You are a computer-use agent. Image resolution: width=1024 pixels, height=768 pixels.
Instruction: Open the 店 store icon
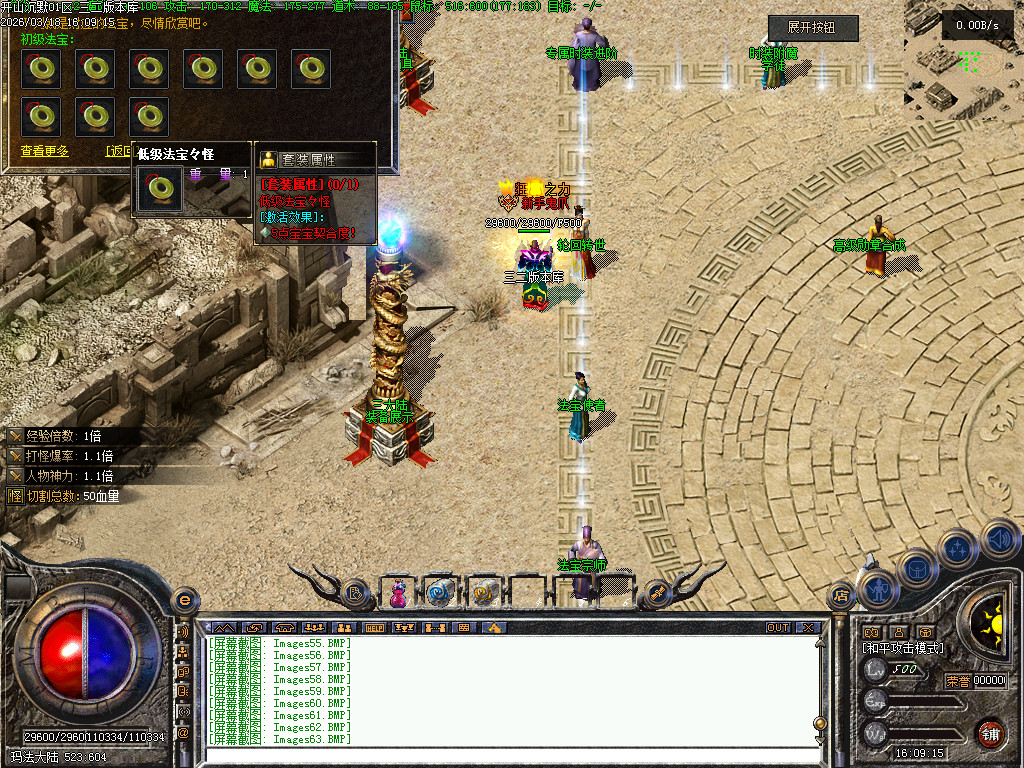(840, 597)
